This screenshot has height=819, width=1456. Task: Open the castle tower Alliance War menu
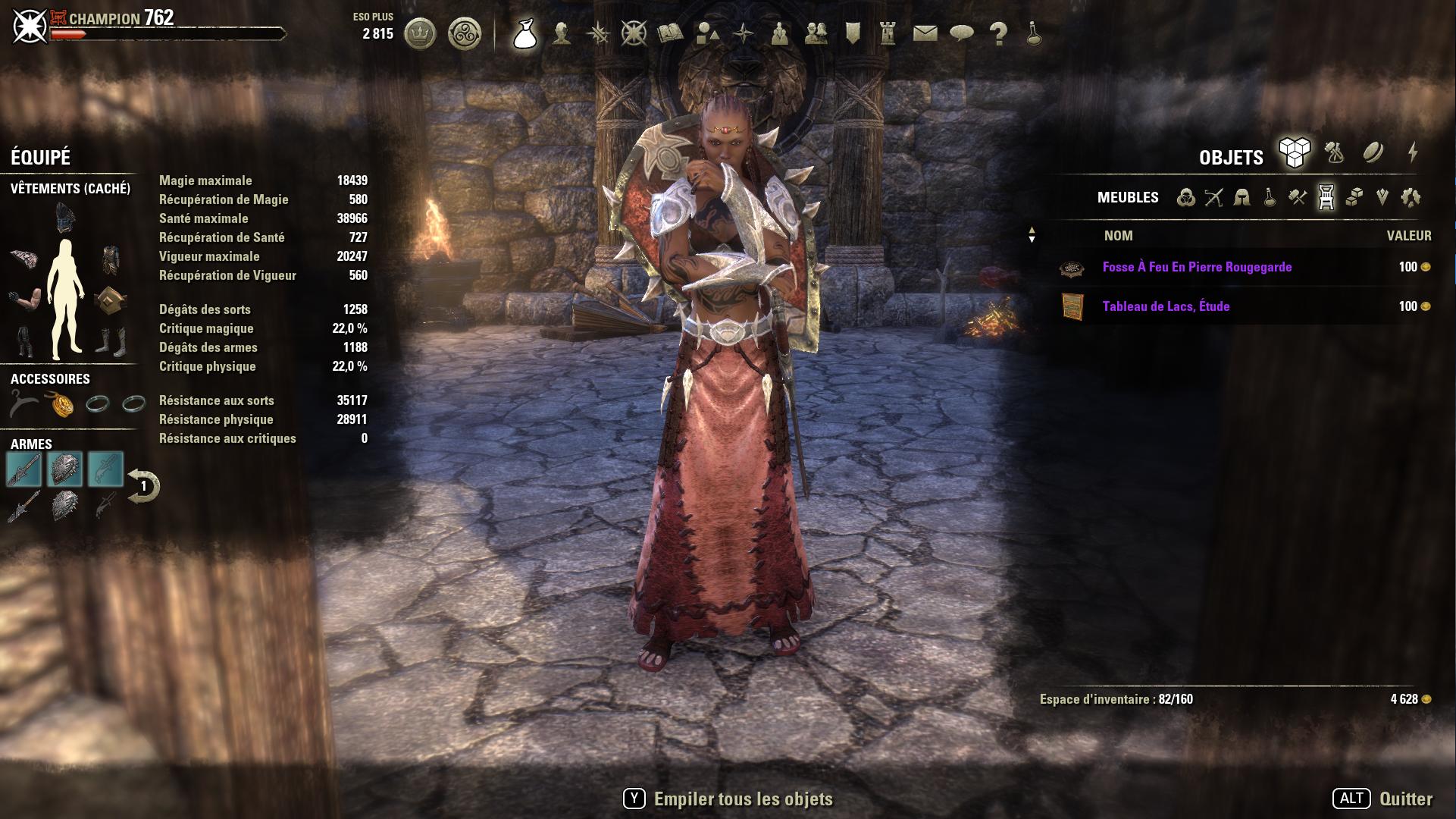(x=888, y=33)
